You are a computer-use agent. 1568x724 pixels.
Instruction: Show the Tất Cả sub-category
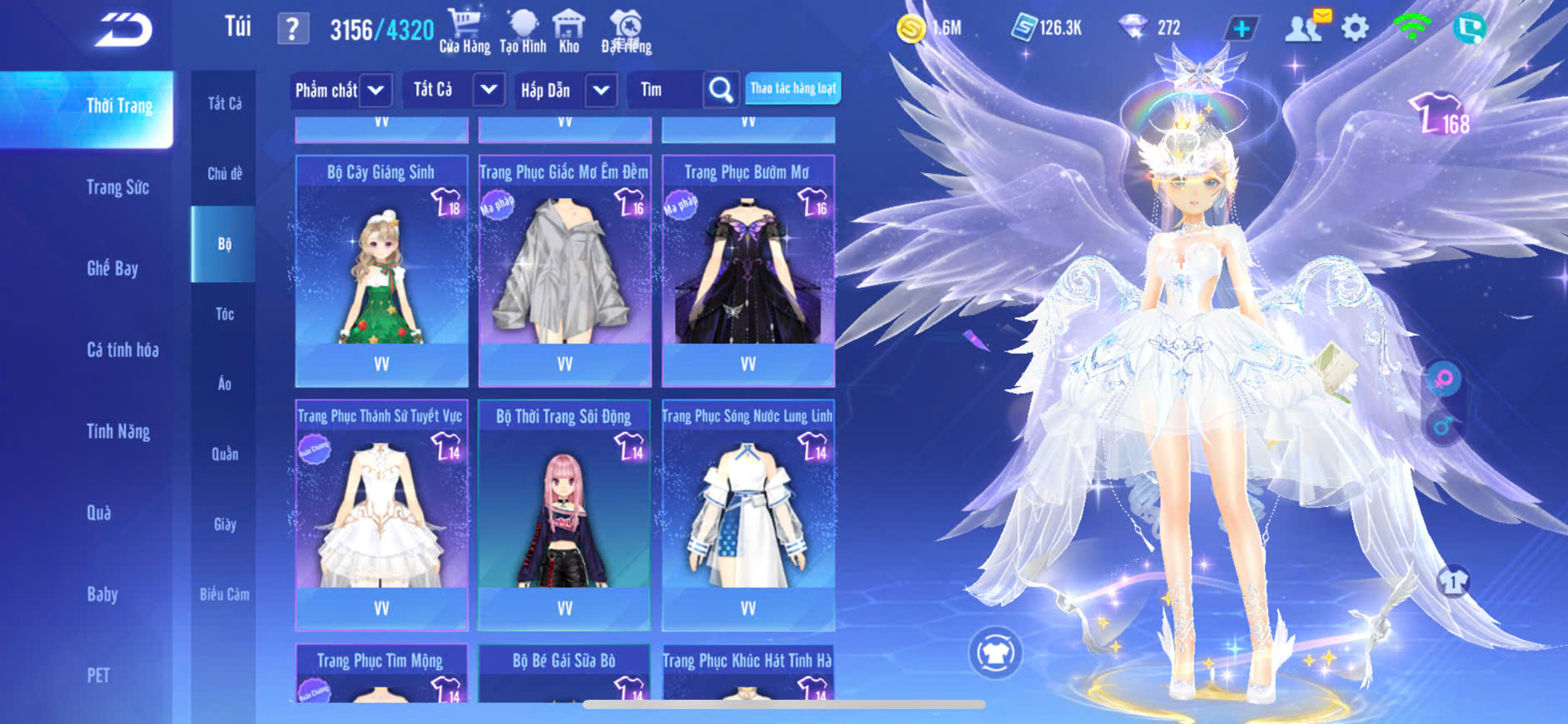[224, 103]
